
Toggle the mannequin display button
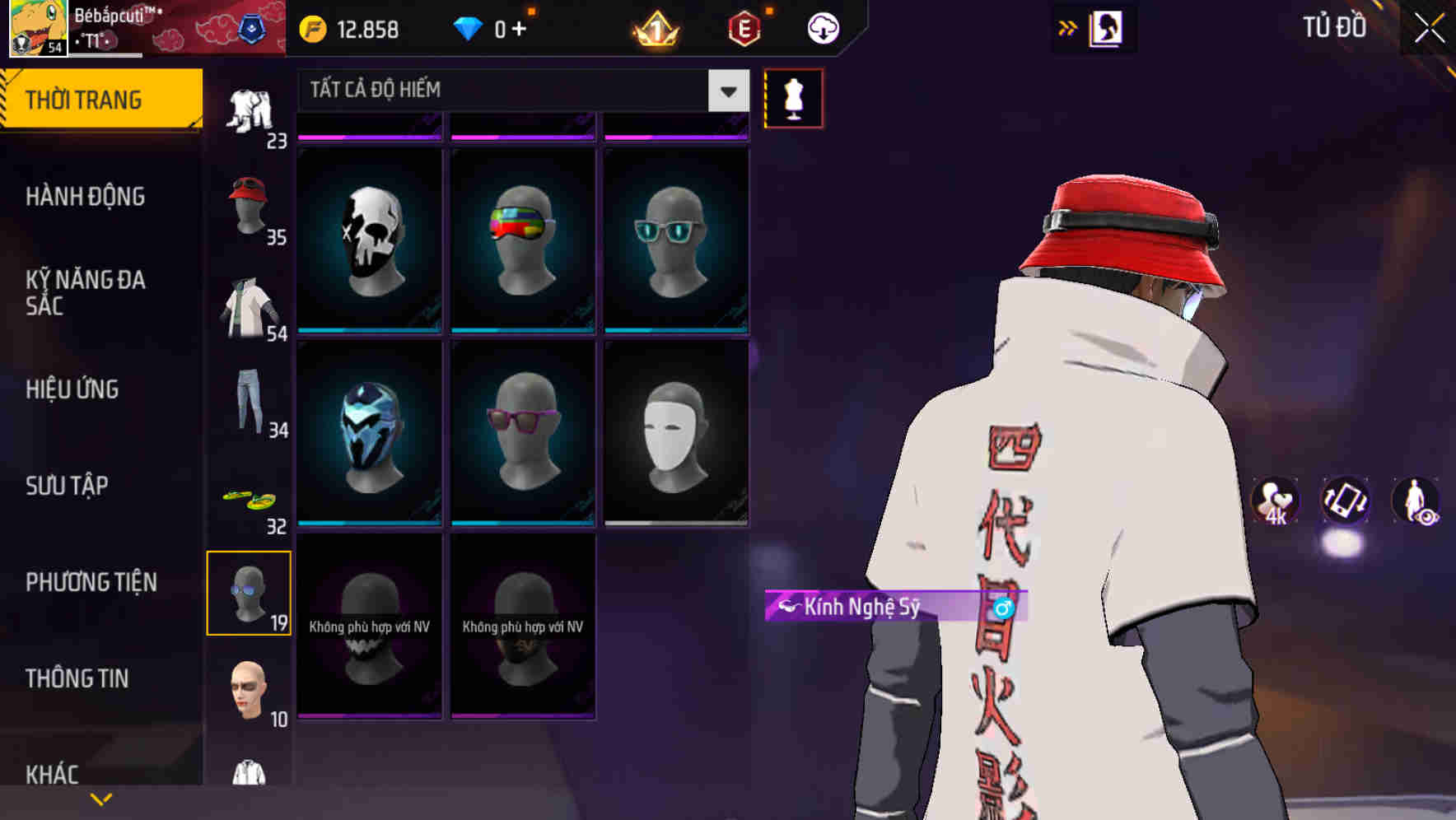pyautogui.click(x=793, y=97)
